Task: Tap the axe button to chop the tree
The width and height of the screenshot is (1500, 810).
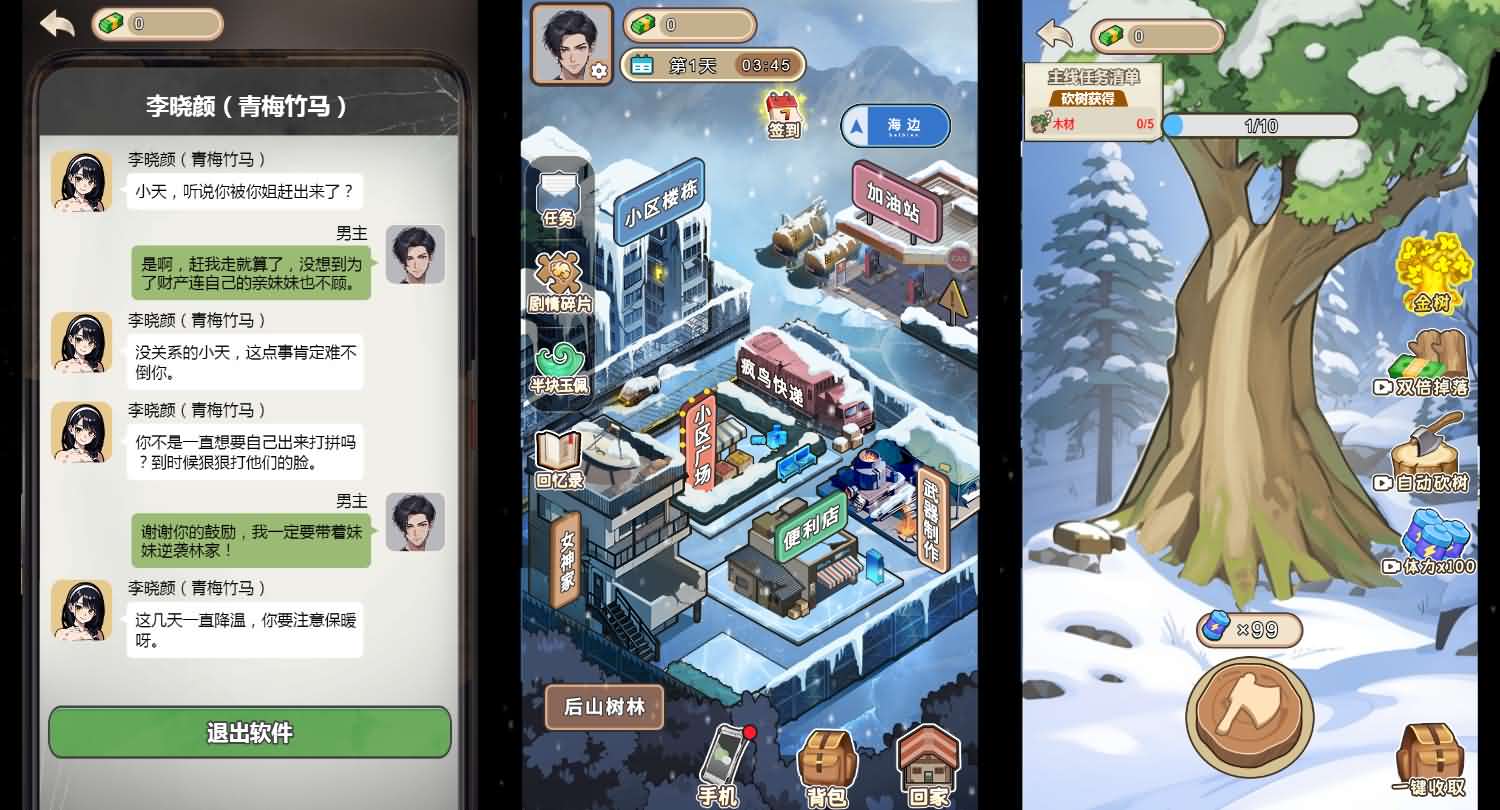Action: [x=1247, y=715]
